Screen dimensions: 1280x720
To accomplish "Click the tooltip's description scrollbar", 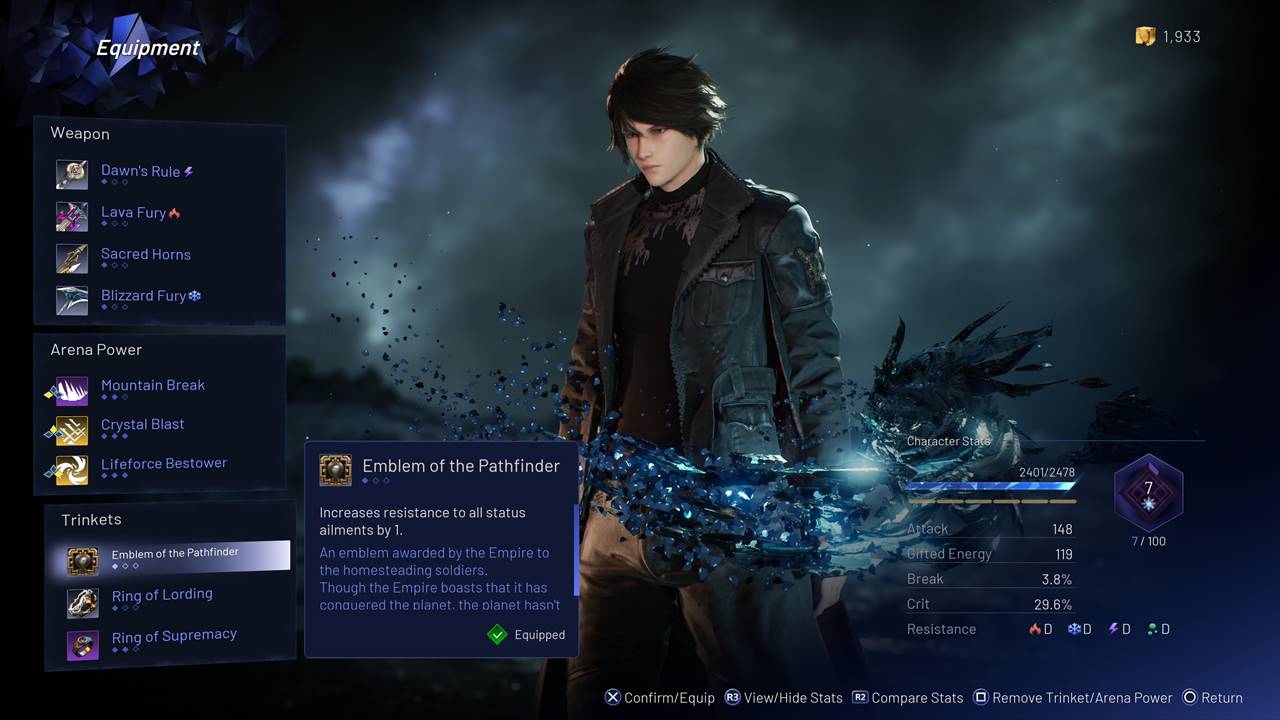I will [576, 550].
